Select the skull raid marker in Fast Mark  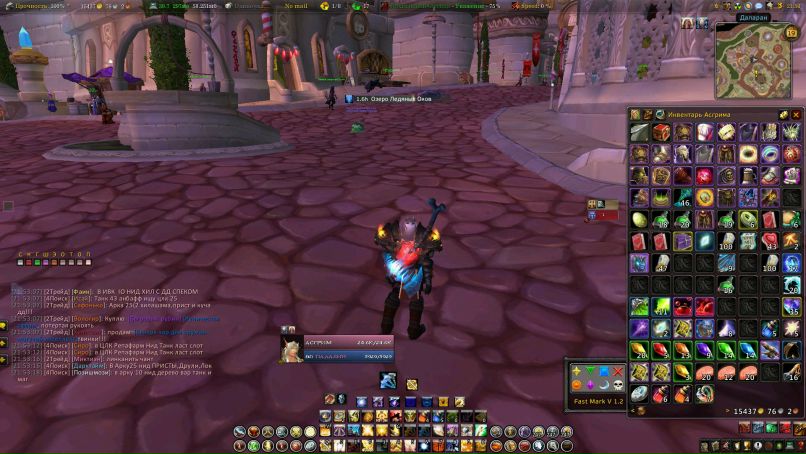(x=620, y=386)
